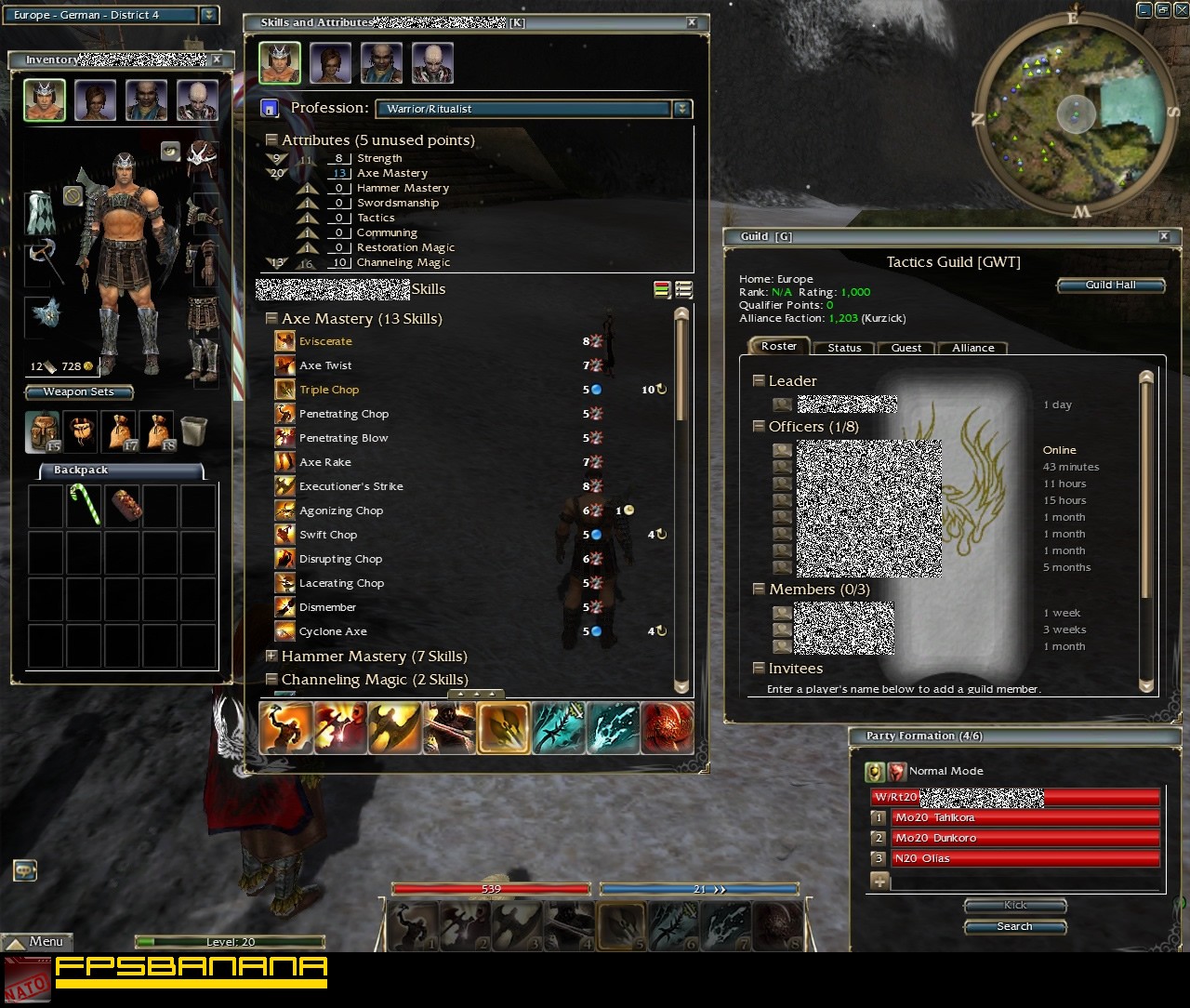Image resolution: width=1190 pixels, height=1008 pixels.
Task: Toggle the plain list view for skills
Action: tap(683, 289)
